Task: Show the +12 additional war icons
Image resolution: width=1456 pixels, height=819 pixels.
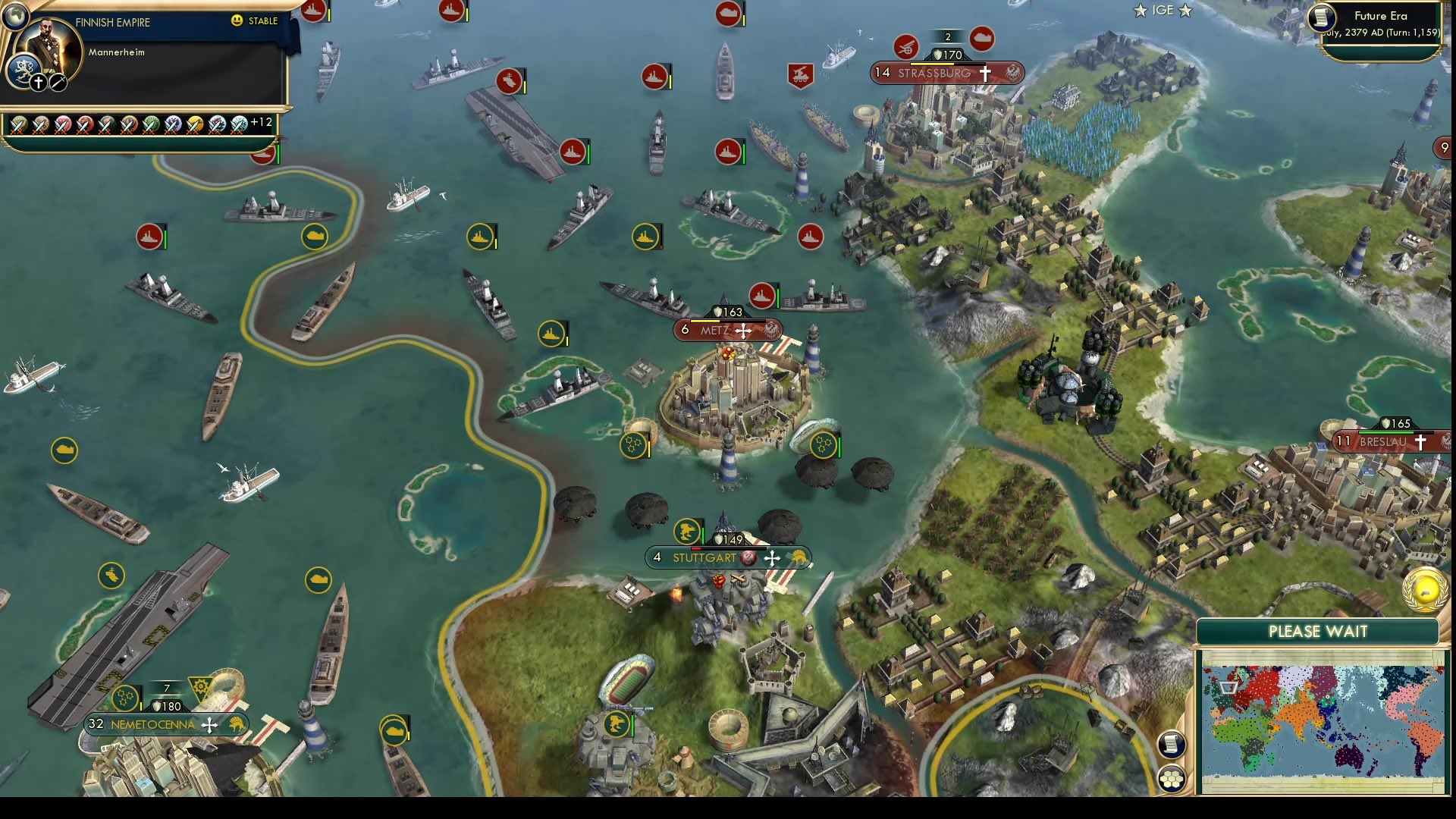Action: click(261, 122)
